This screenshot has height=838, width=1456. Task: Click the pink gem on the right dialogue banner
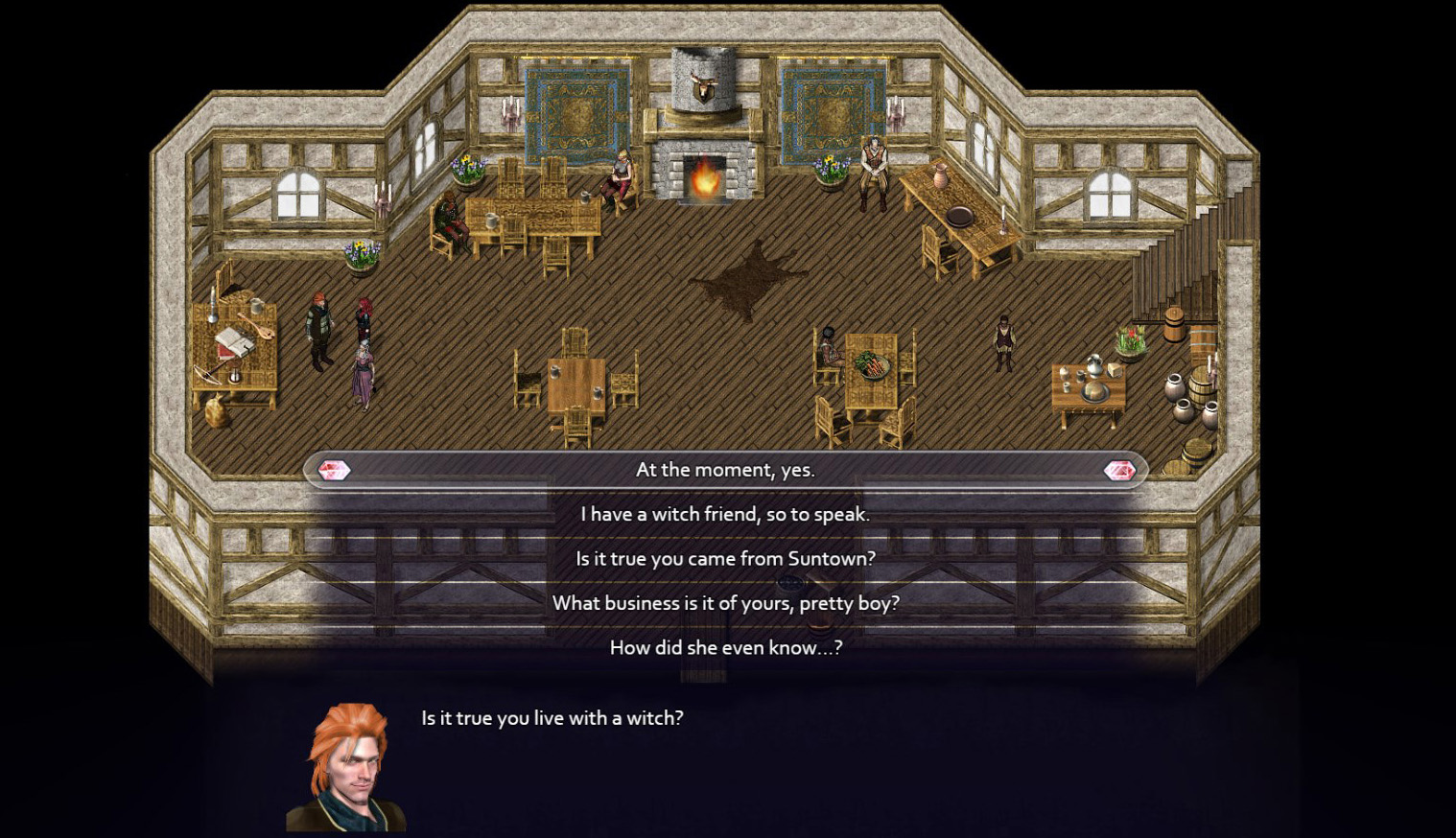pos(1118,470)
